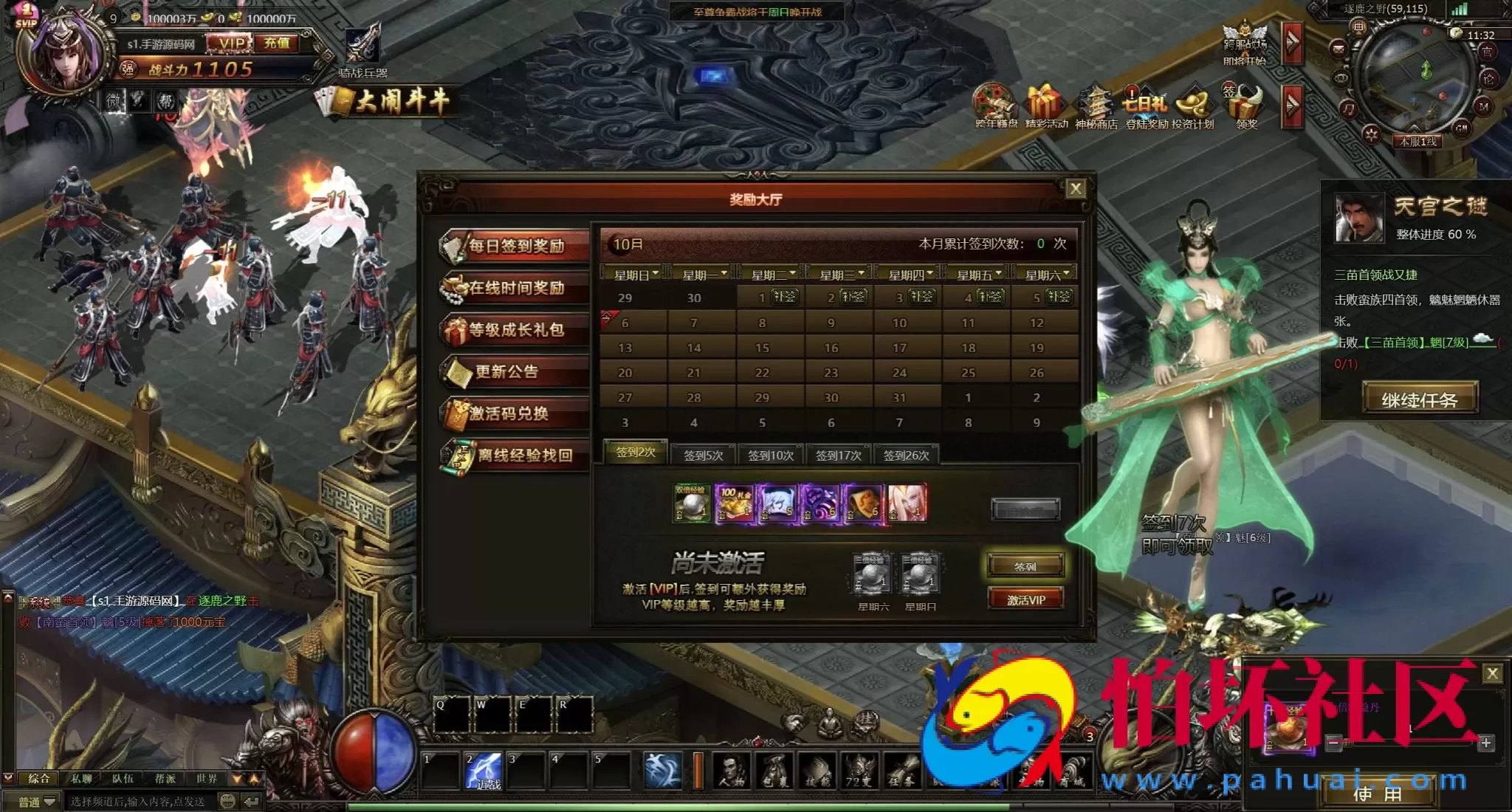Close the 奖励大厅 reward hall window
The image size is (1512, 812).
[x=1076, y=188]
